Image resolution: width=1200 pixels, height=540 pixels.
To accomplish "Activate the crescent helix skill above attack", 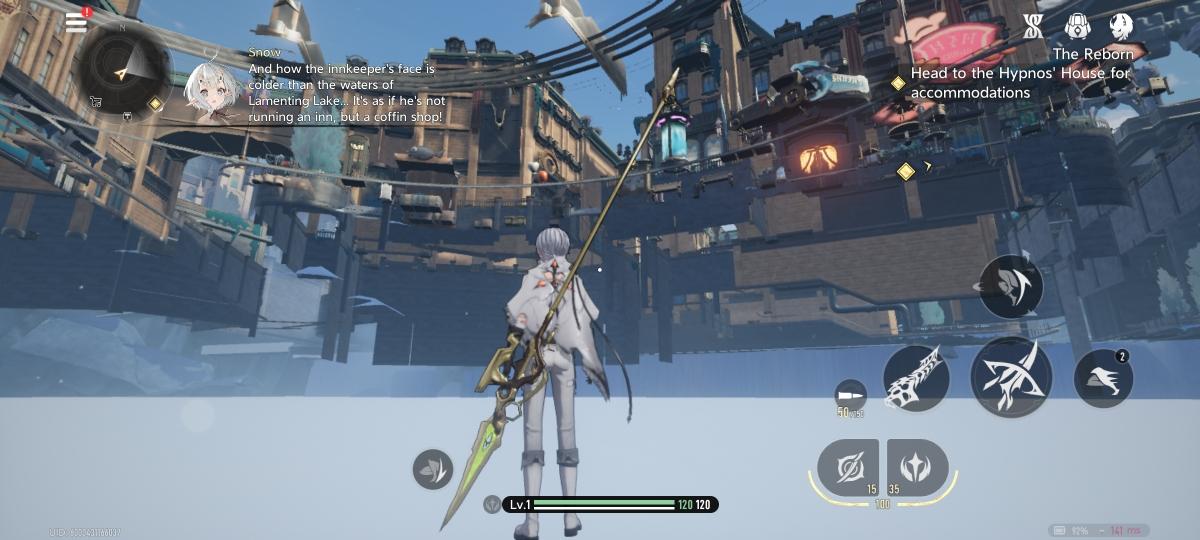I will [1011, 287].
